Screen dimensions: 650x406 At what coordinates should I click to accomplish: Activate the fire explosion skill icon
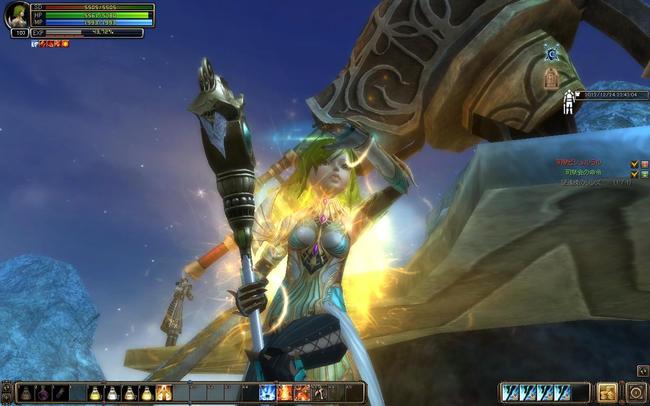[285, 393]
